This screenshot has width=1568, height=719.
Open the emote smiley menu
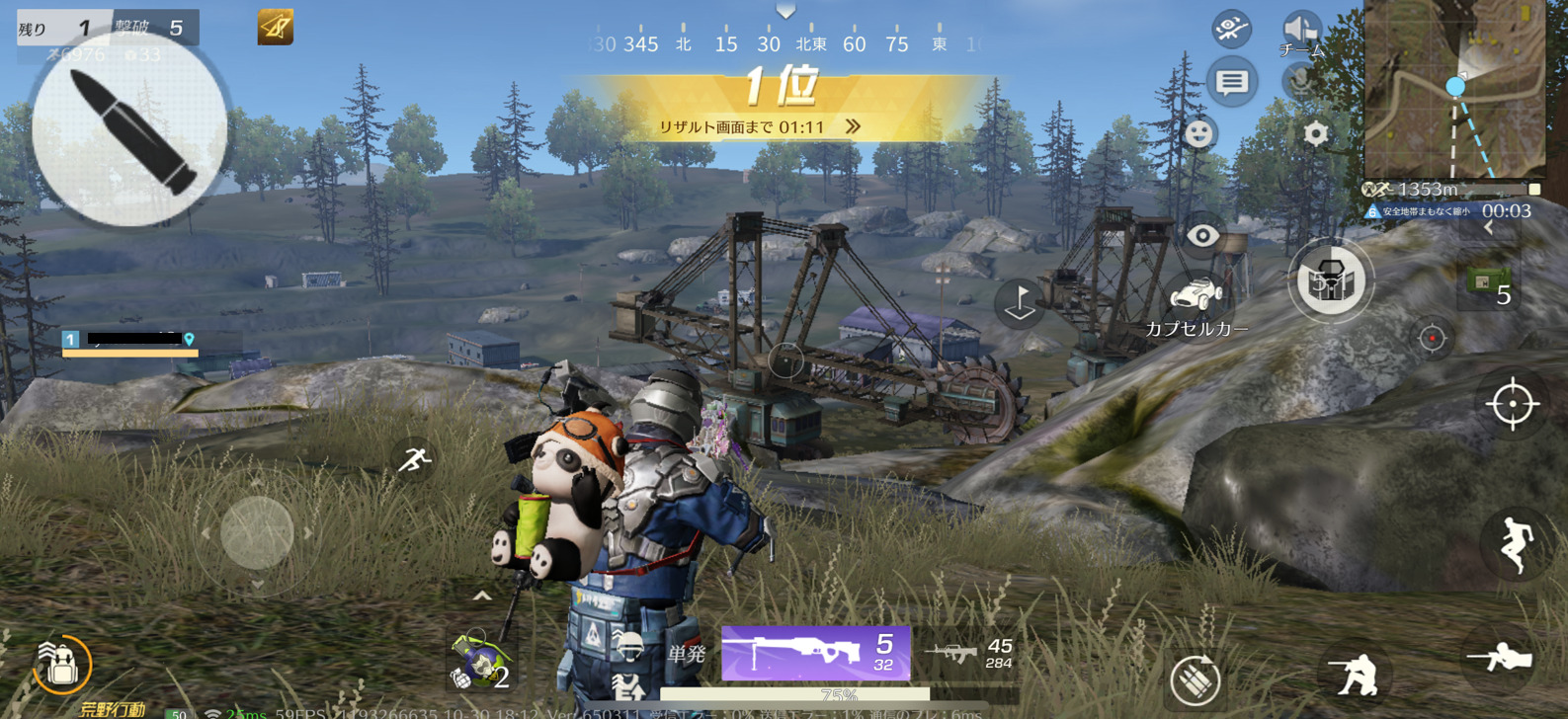(x=1198, y=133)
